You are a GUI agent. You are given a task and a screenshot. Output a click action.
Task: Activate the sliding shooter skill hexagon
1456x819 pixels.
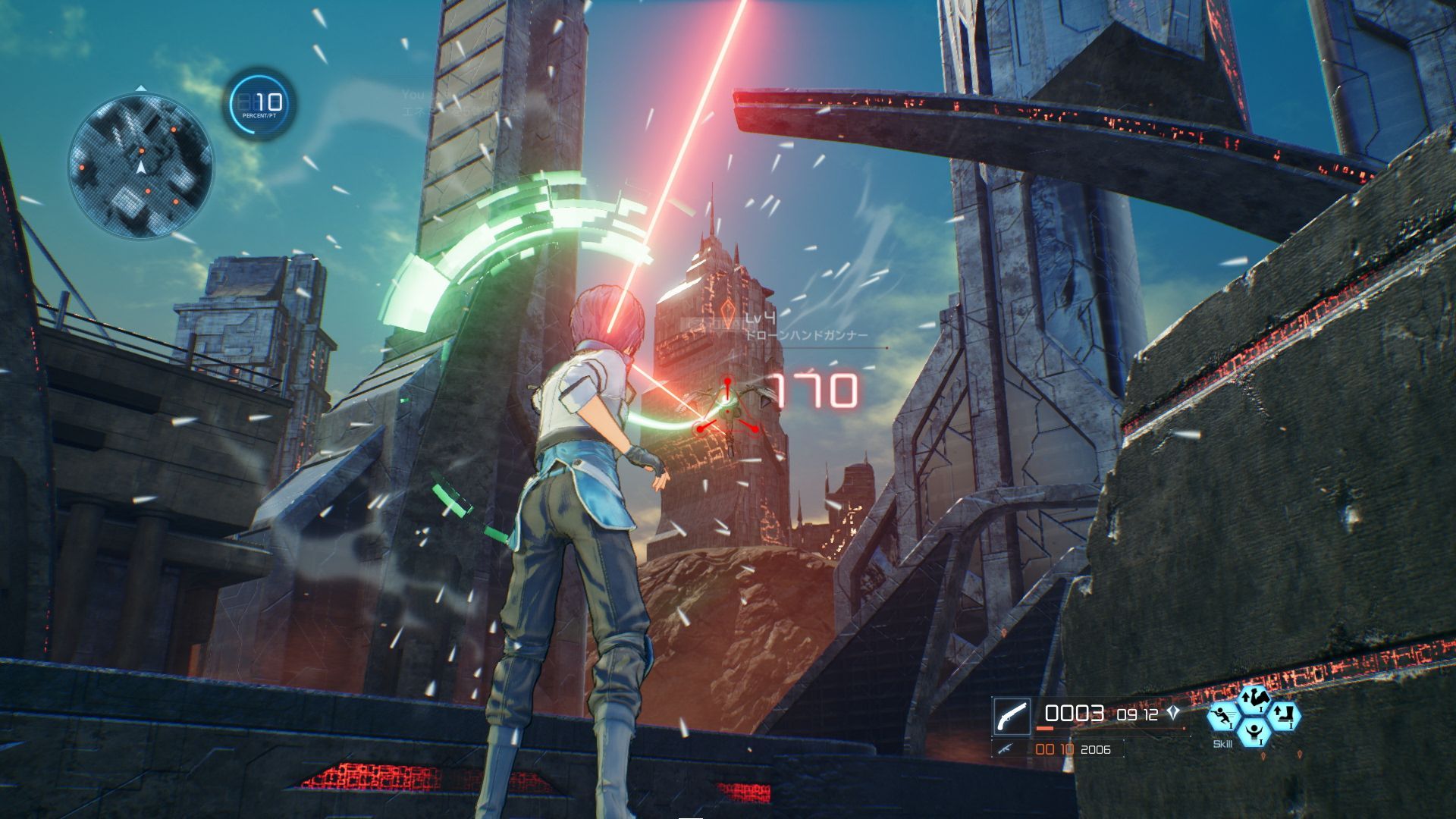pos(1221,717)
